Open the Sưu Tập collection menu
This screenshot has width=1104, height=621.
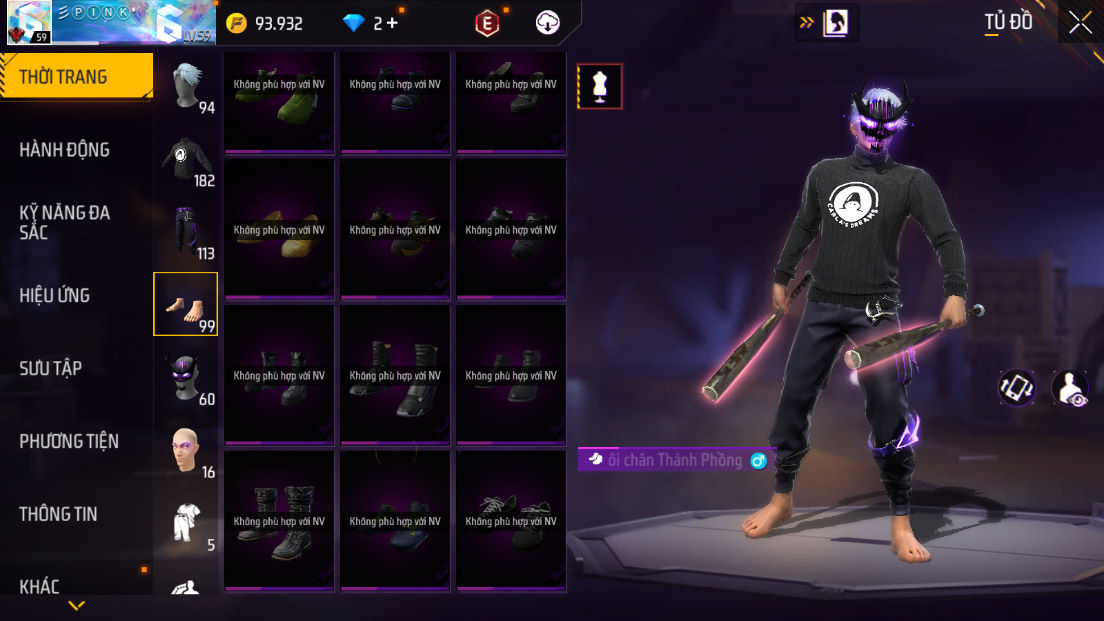51,368
